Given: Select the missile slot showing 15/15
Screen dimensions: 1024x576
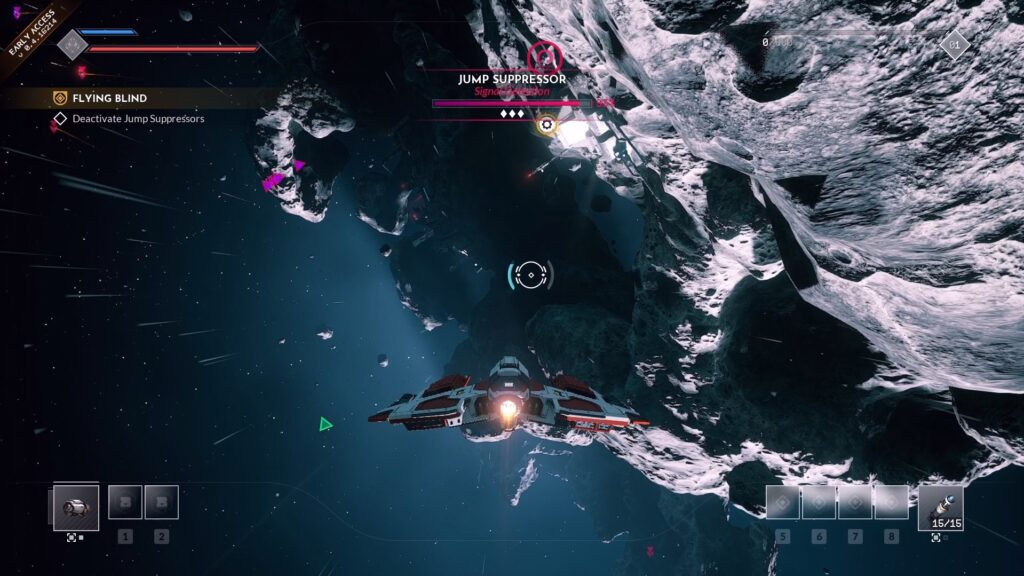Looking at the screenshot, I should point(940,508).
